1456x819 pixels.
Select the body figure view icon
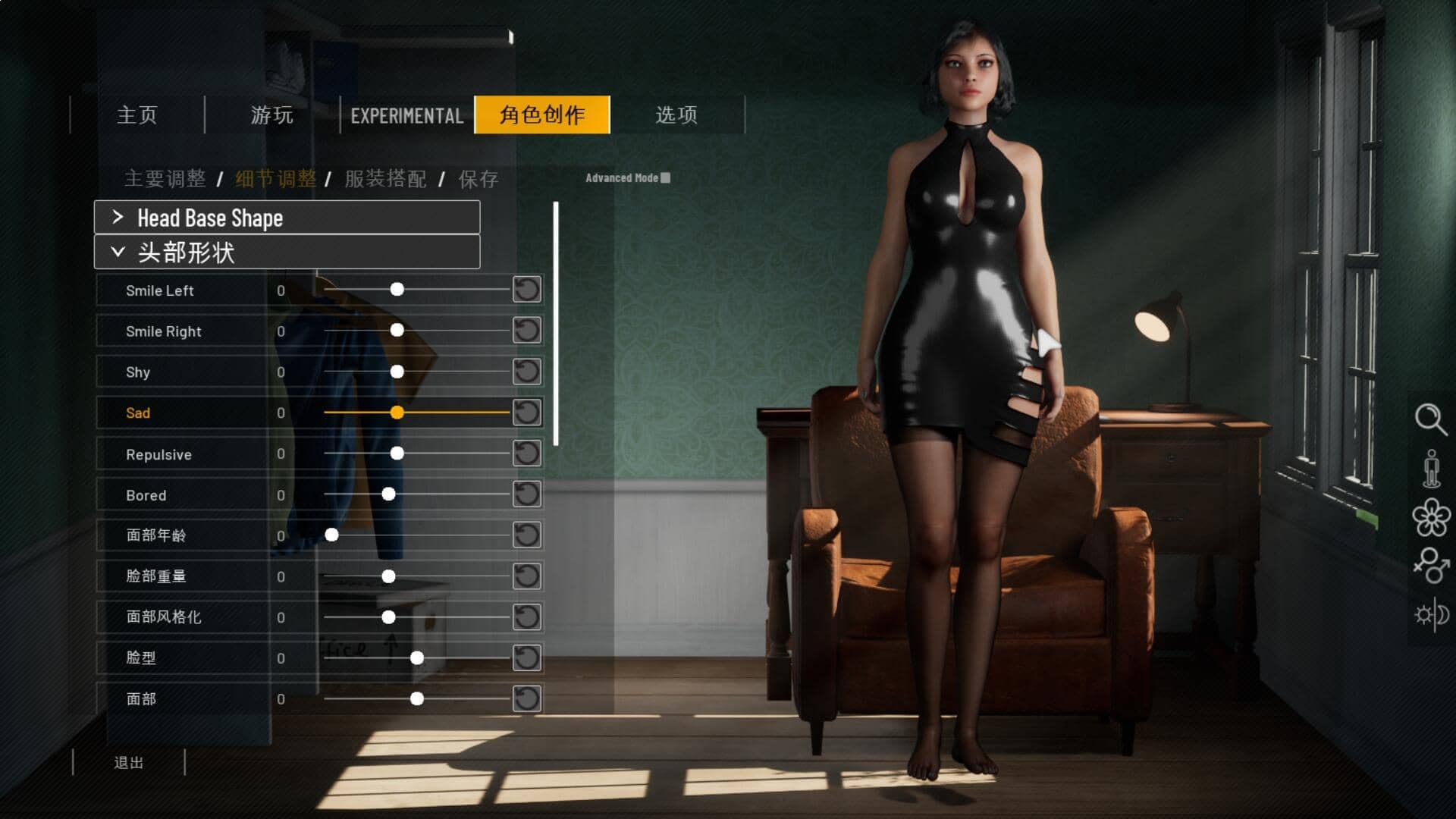pos(1431,469)
